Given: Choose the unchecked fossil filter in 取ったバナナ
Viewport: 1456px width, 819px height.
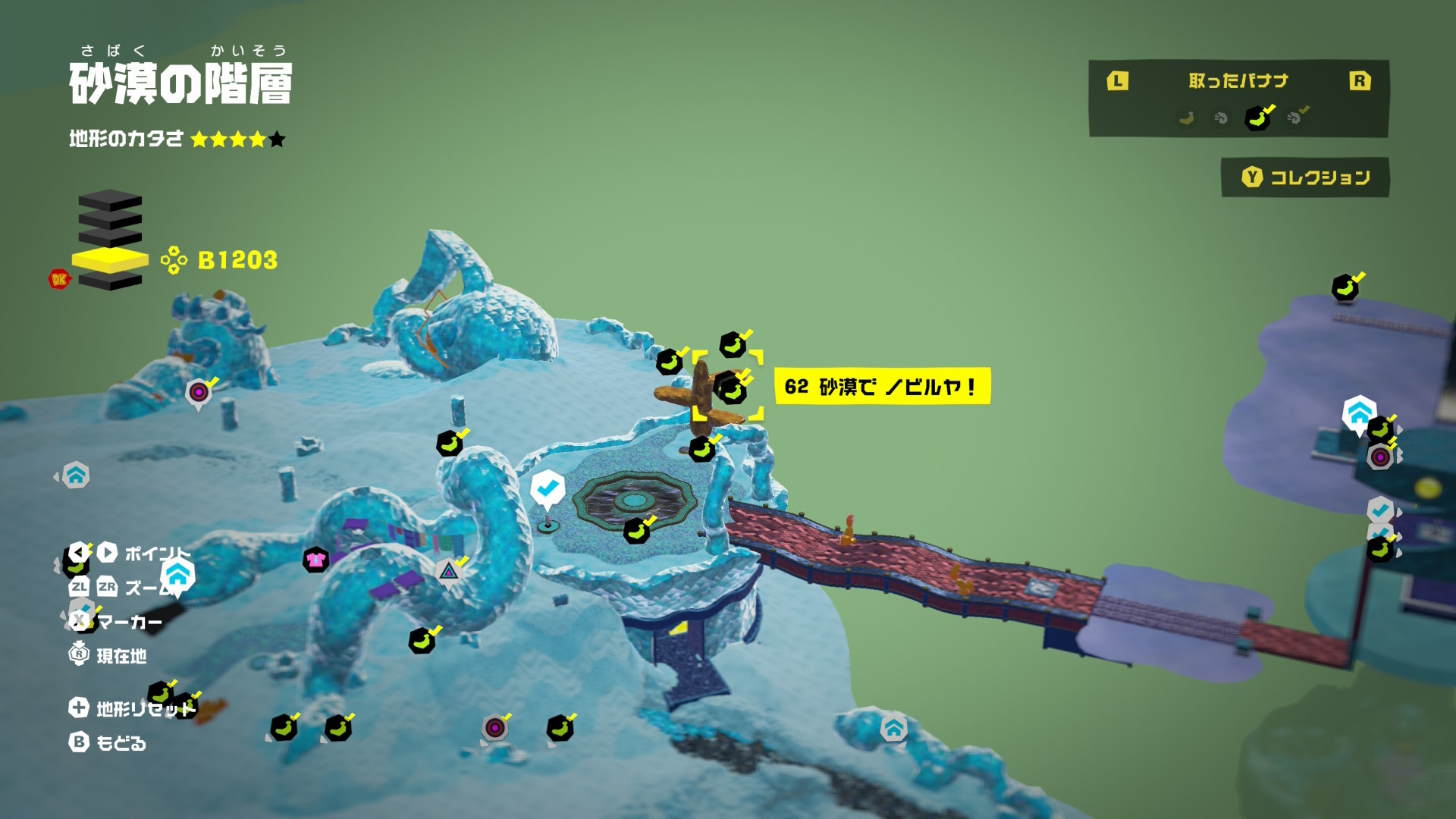Looking at the screenshot, I should pos(1220,118).
